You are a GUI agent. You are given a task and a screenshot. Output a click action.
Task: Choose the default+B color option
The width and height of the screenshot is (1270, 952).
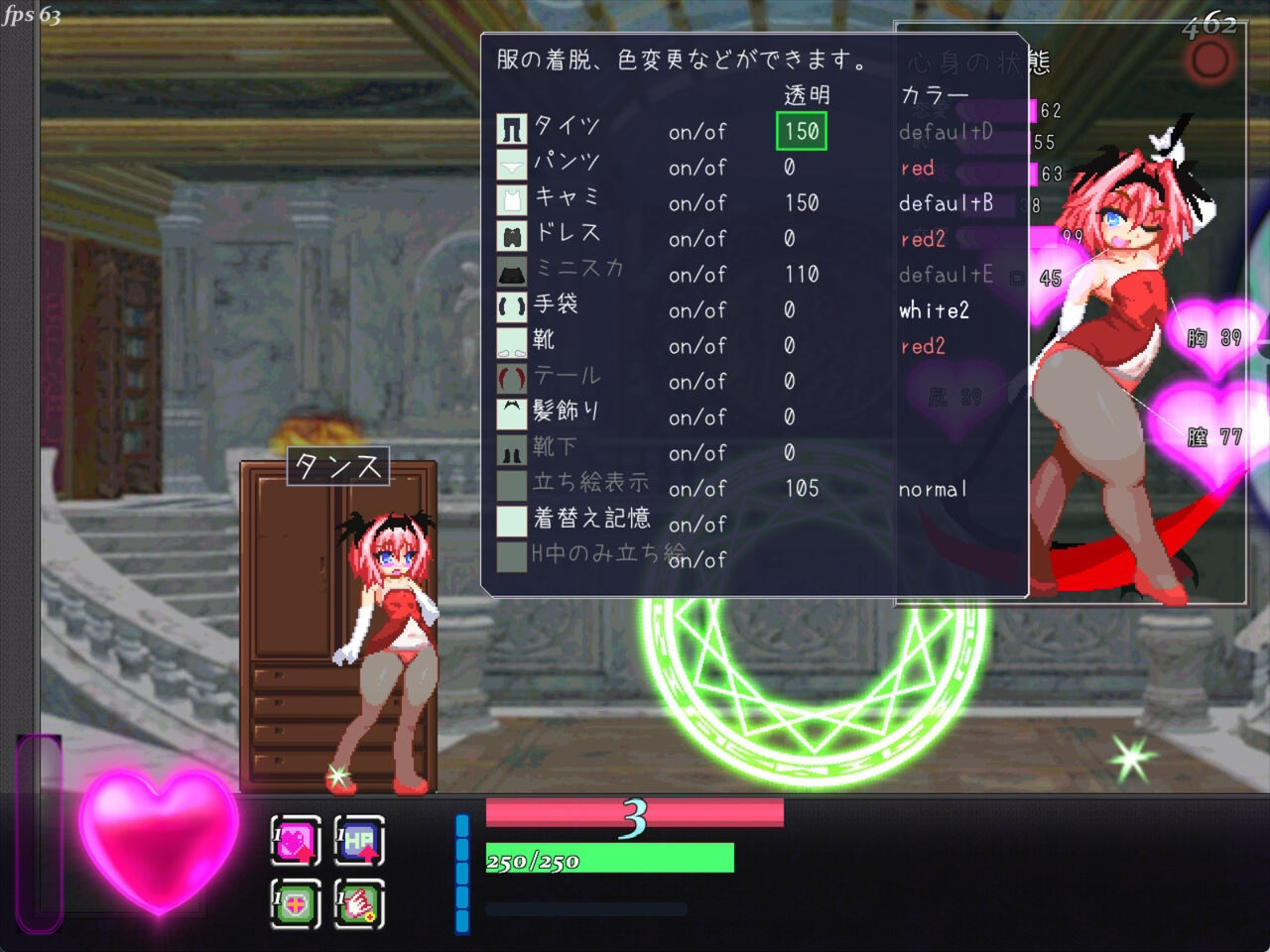[x=946, y=203]
